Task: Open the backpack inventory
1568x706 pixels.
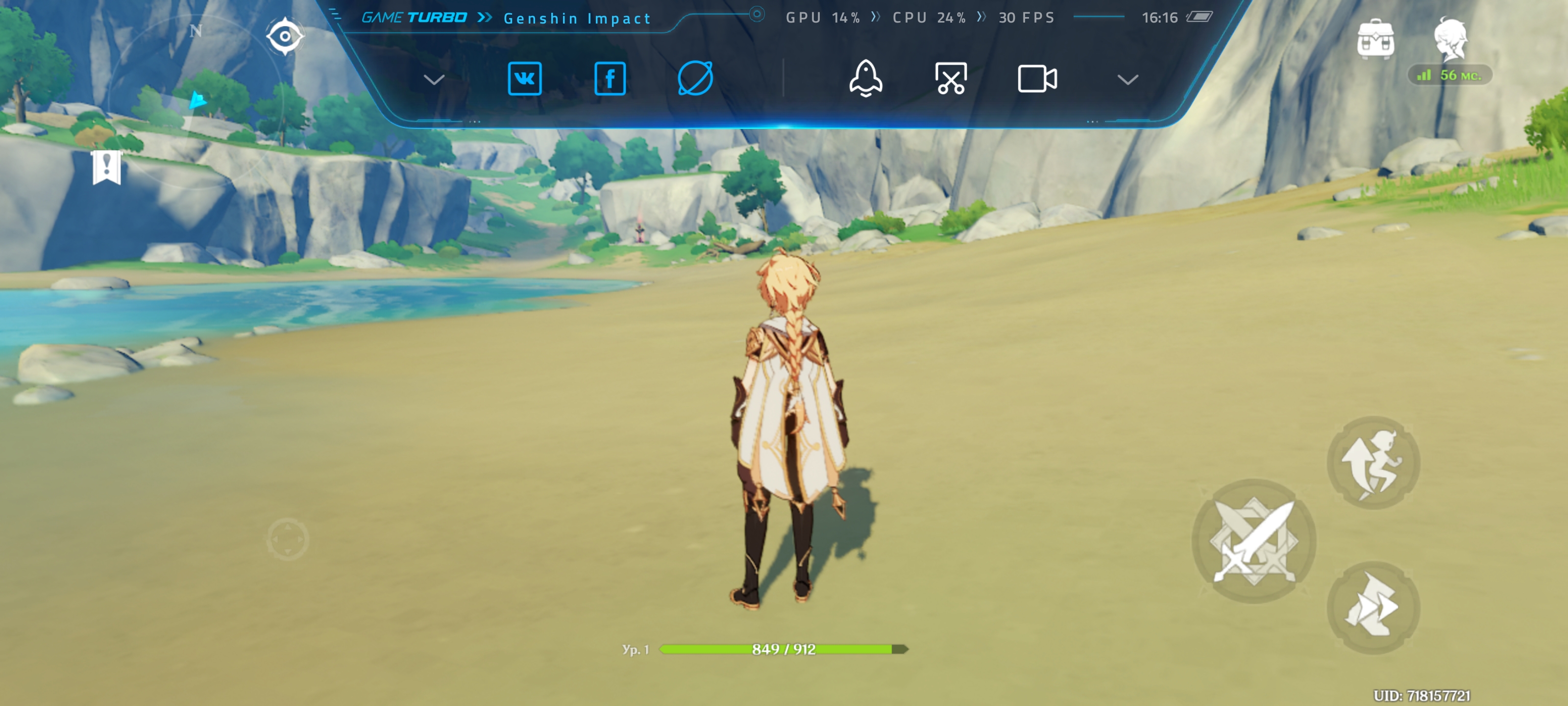Action: point(1375,40)
